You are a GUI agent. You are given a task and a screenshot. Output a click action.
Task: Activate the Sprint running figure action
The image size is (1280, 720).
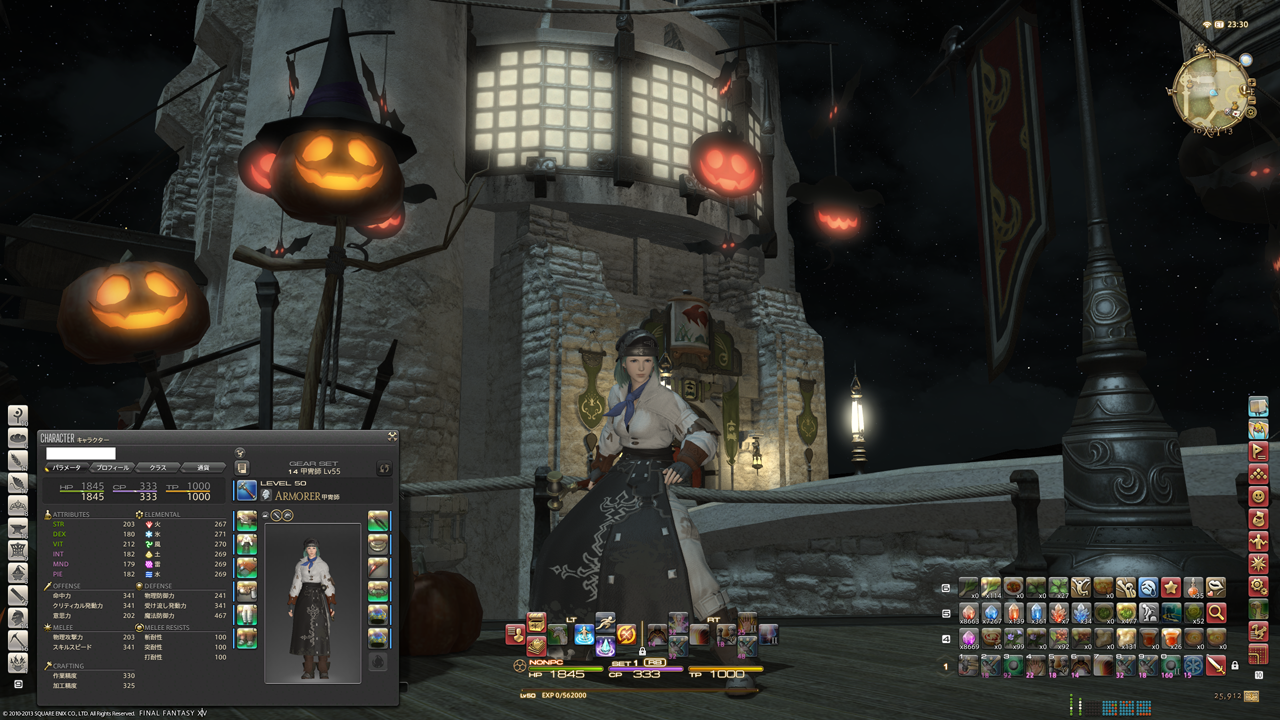coord(605,622)
